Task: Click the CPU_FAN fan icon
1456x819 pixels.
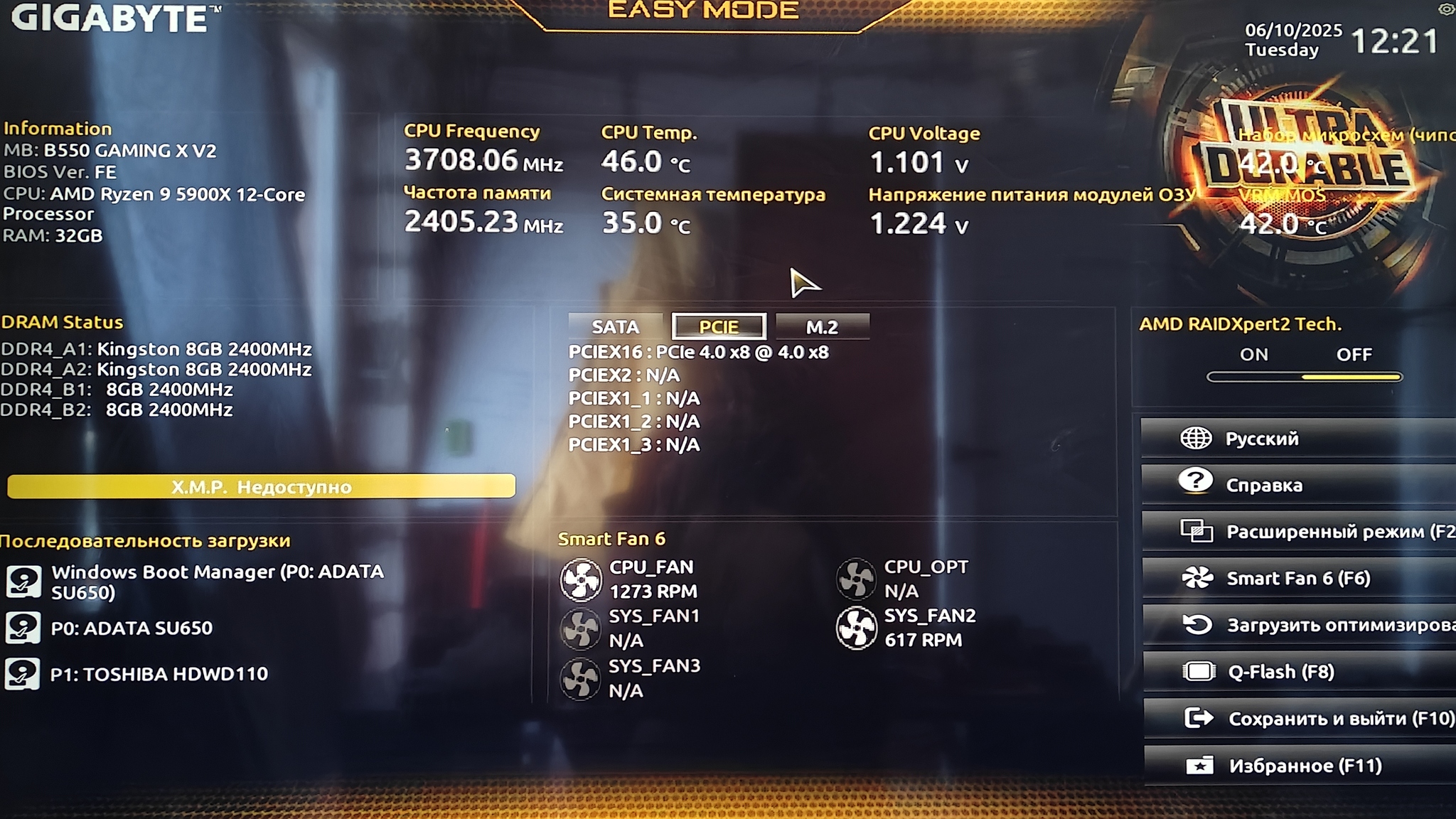Action: coord(581,579)
